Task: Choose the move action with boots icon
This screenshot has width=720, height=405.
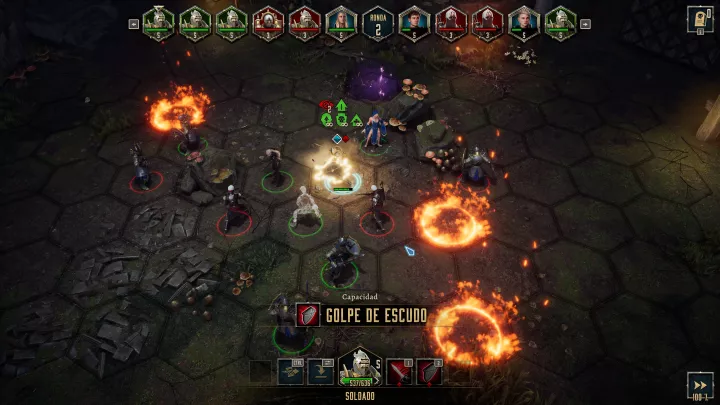Action: [x=292, y=372]
